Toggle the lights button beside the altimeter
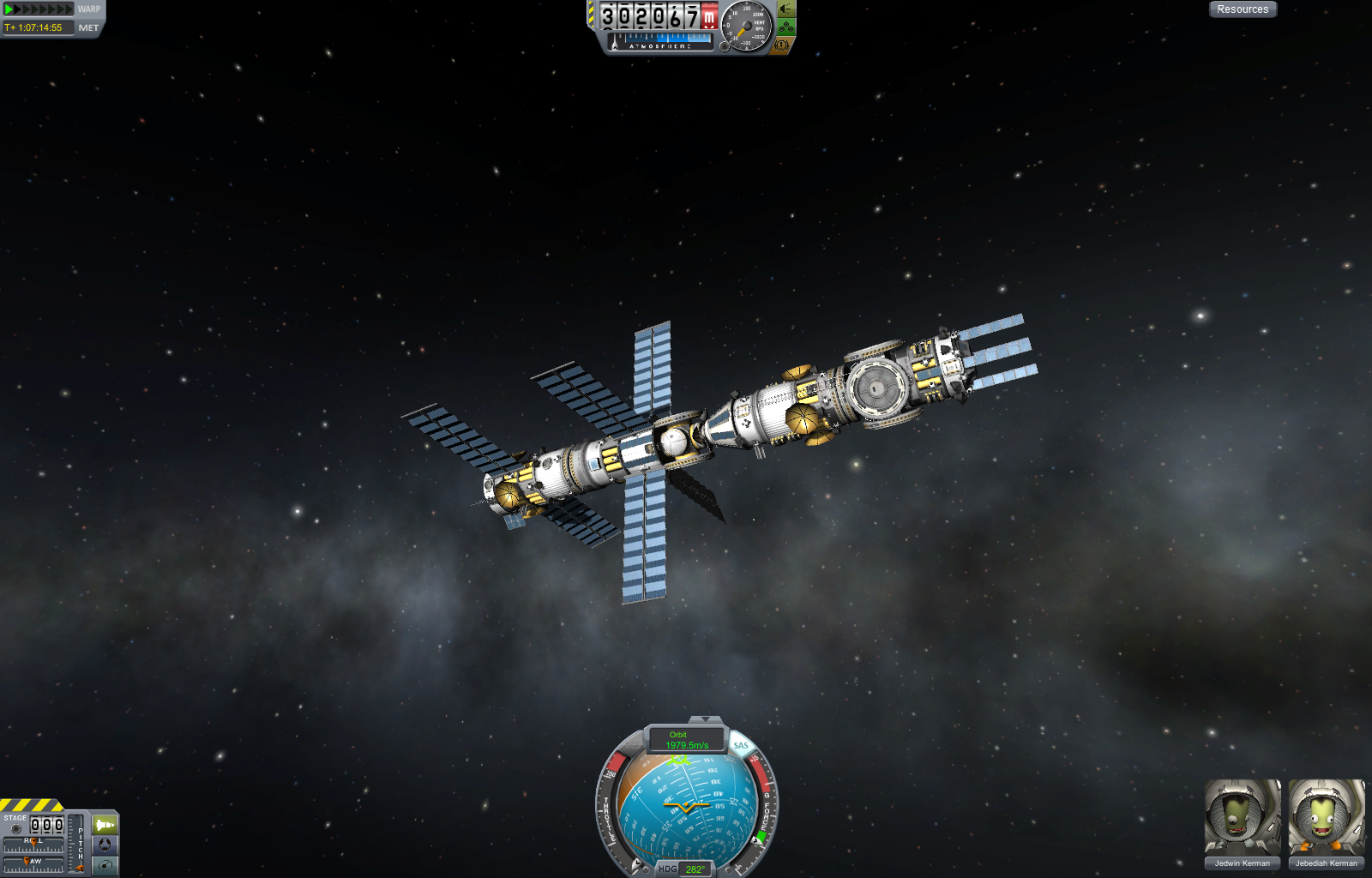1372x878 pixels. (x=786, y=9)
